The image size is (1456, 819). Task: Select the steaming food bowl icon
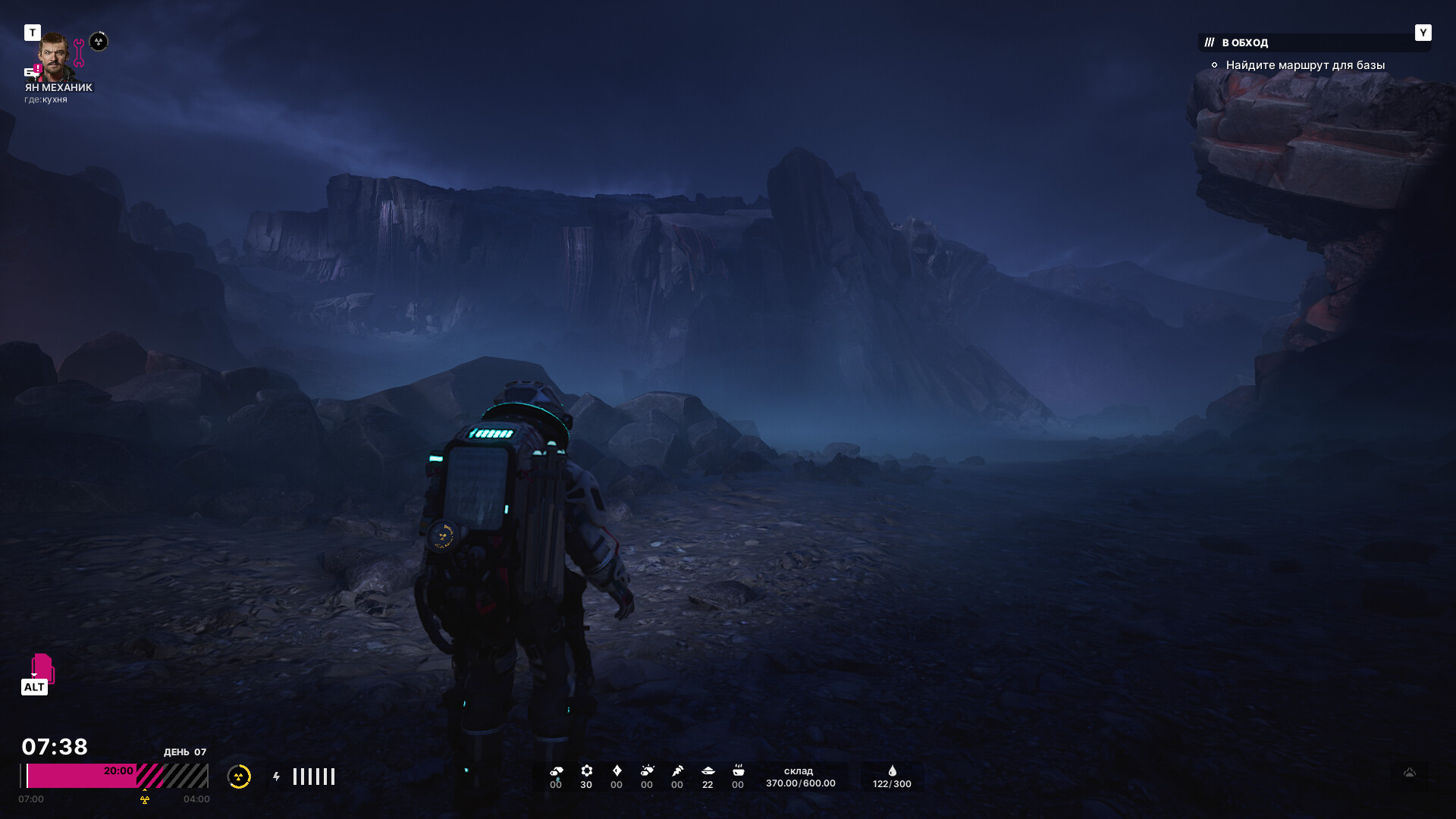pos(738,770)
